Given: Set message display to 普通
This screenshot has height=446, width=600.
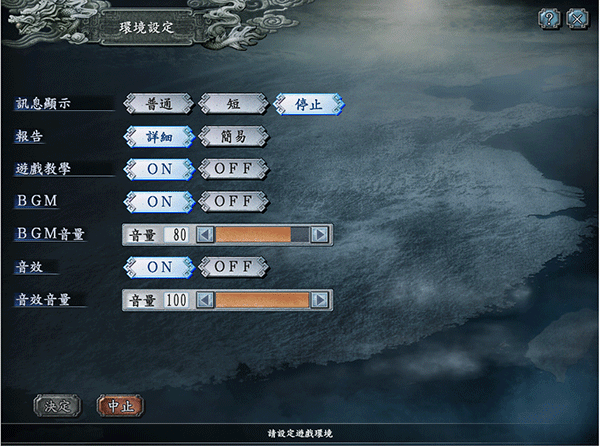Looking at the screenshot, I should coord(159,103).
